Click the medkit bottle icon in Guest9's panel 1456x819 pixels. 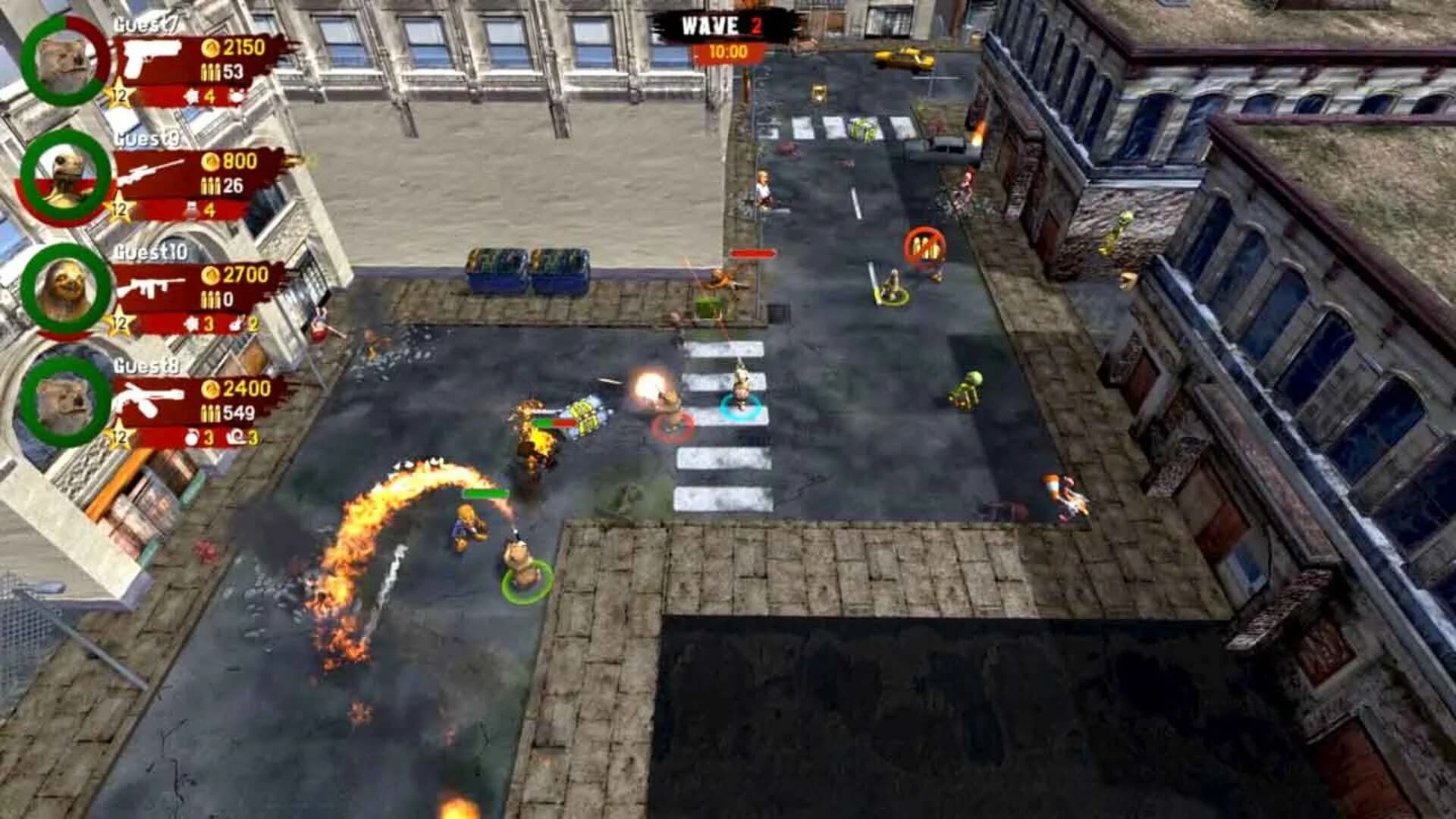191,208
